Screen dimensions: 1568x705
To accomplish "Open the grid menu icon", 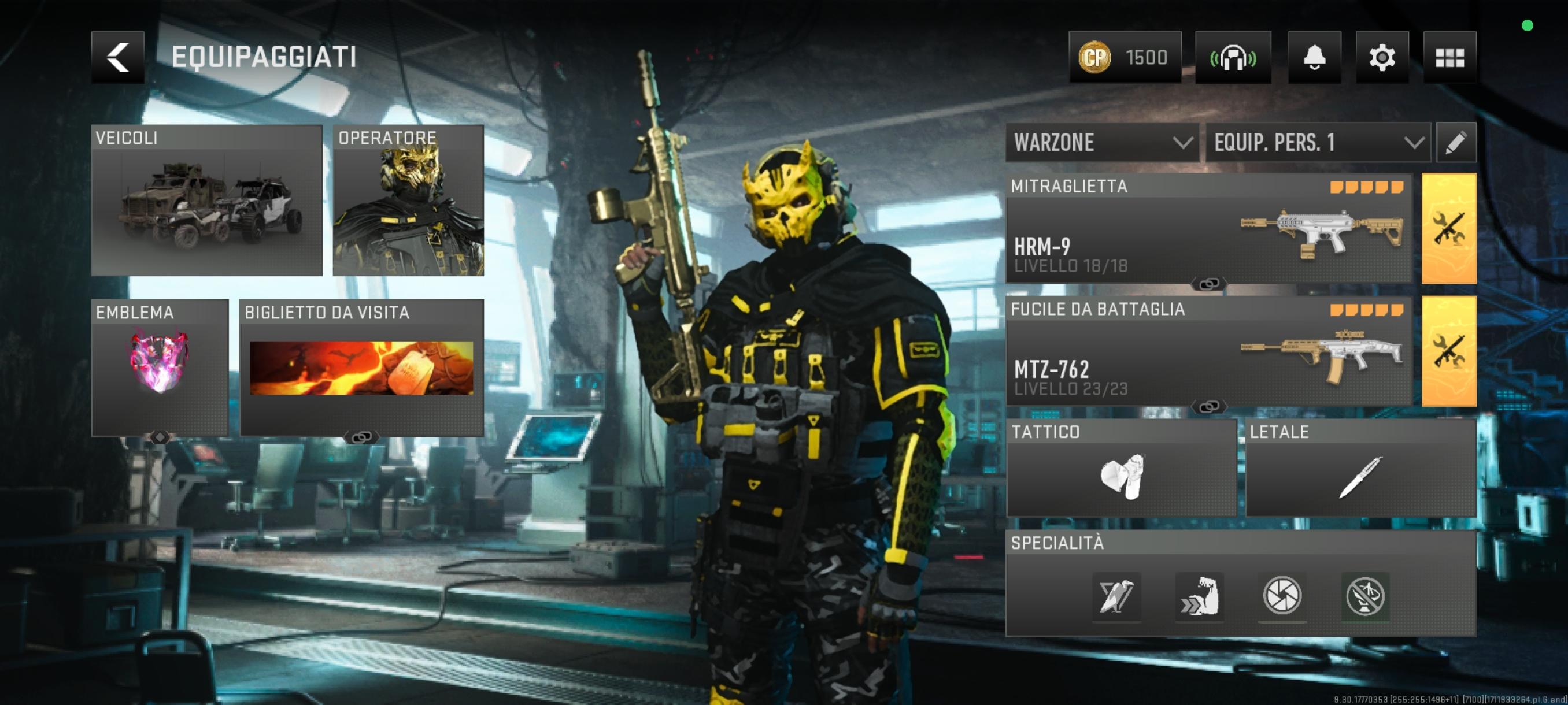I will (x=1449, y=57).
